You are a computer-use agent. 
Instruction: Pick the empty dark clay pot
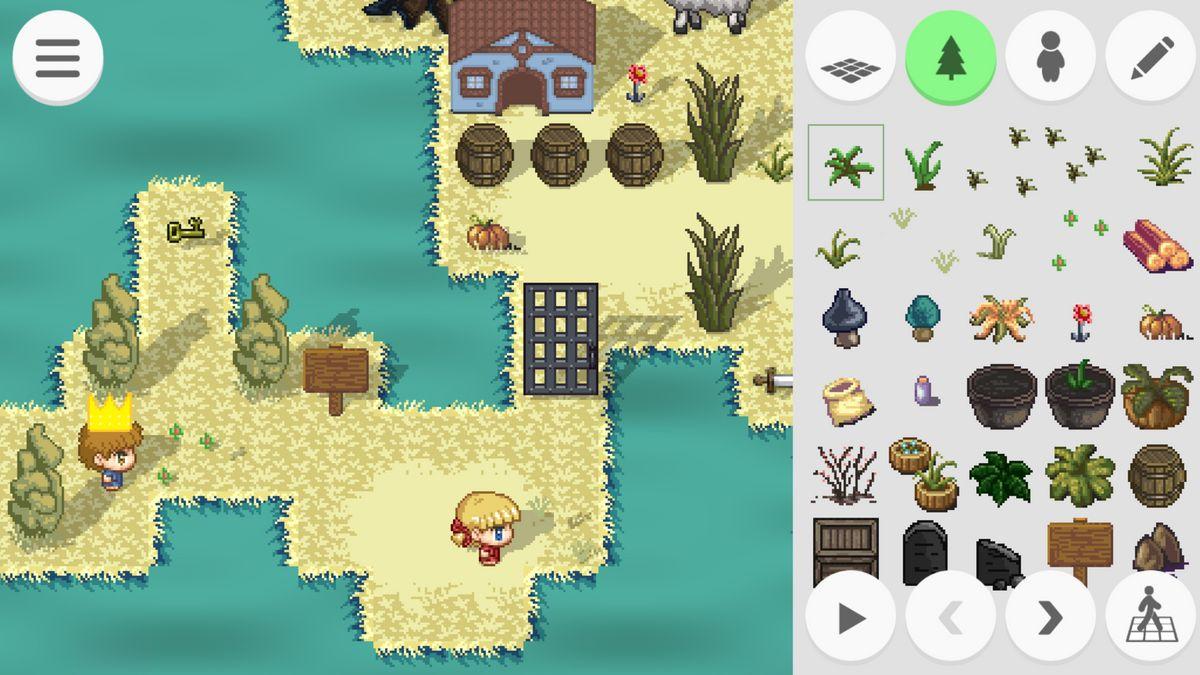tap(1002, 395)
